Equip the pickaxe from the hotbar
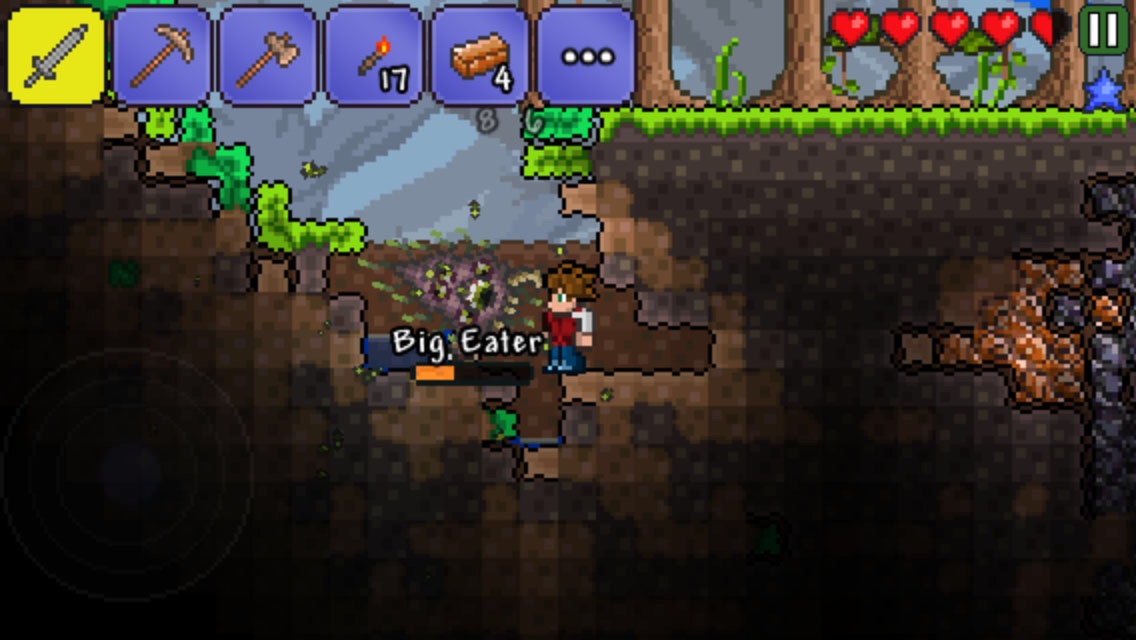 pos(162,56)
